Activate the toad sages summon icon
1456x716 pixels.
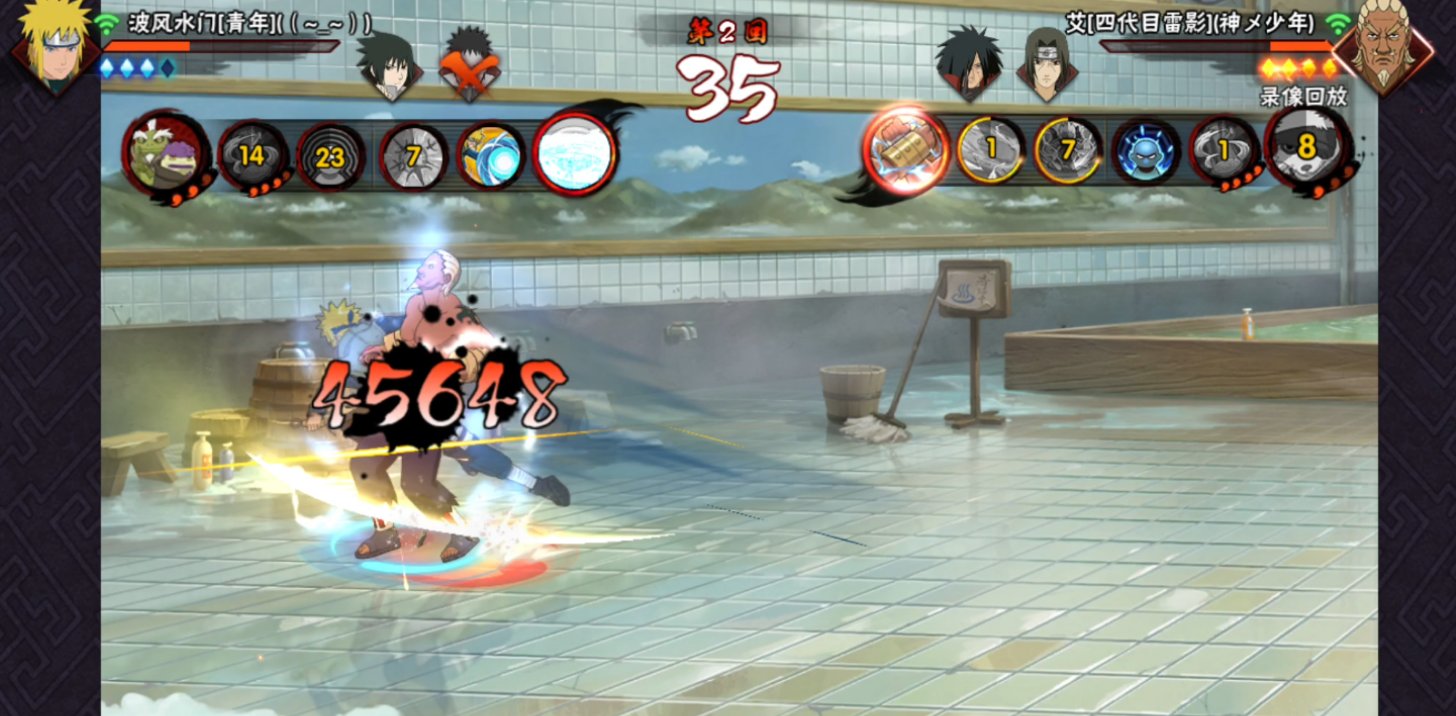click(x=165, y=155)
